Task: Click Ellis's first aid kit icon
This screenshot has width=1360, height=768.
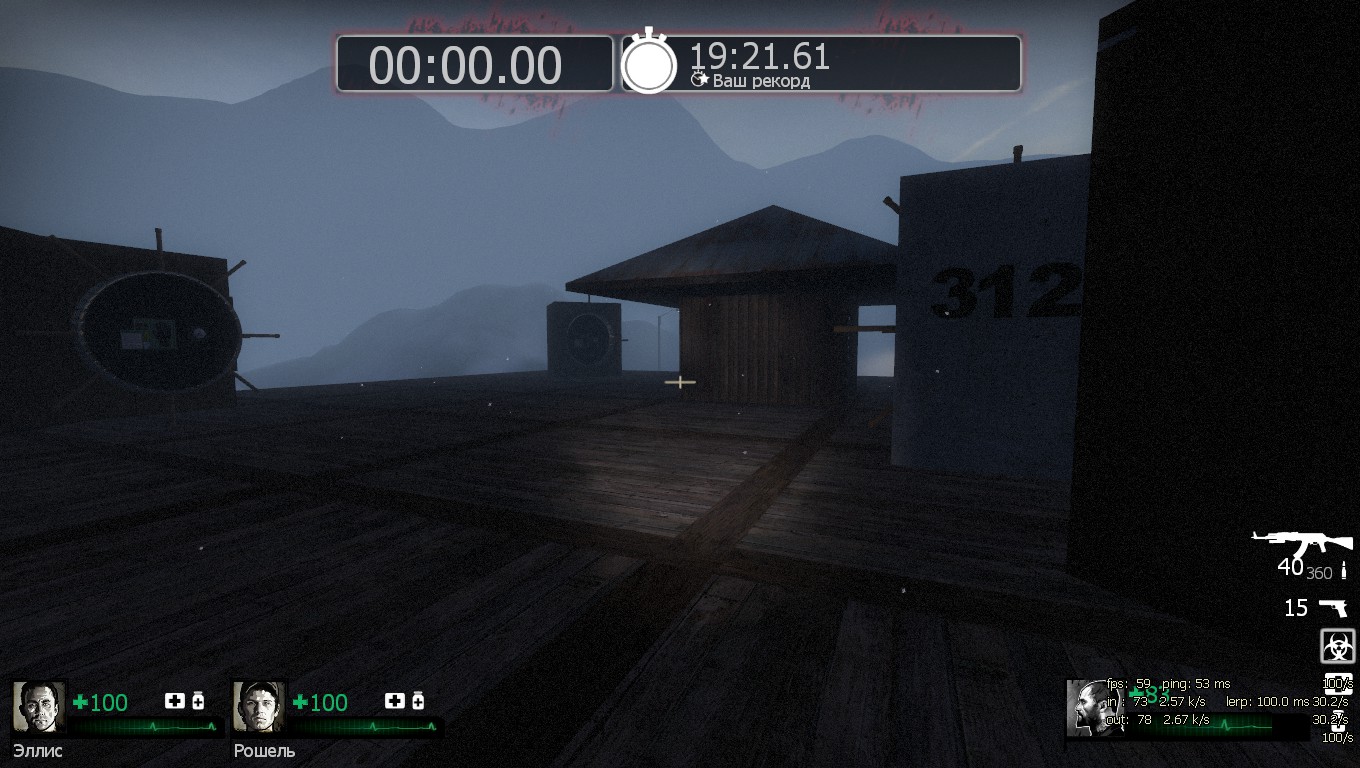Action: (174, 701)
